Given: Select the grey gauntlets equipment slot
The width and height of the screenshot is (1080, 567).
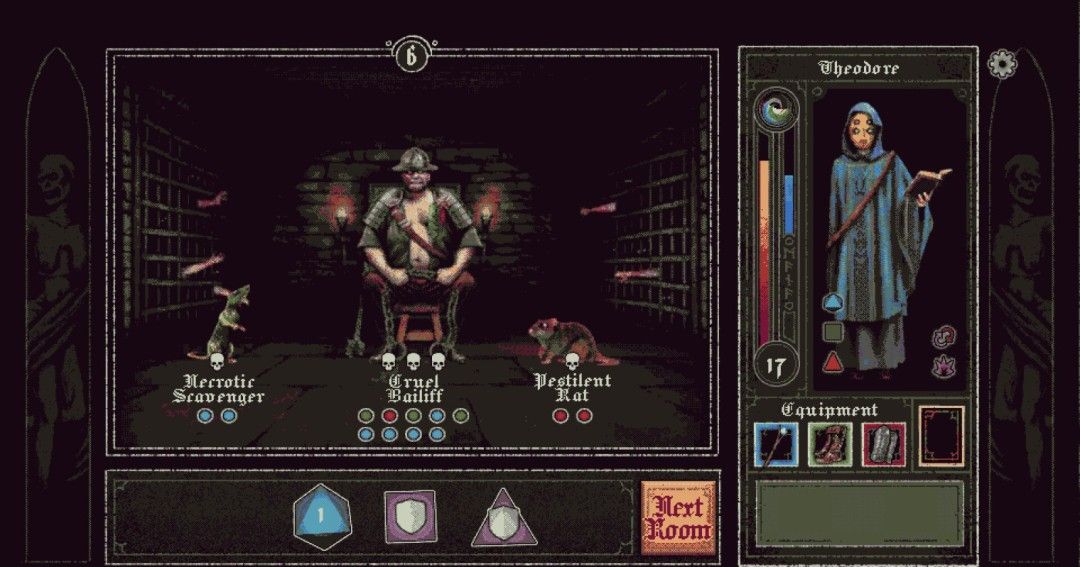Looking at the screenshot, I should pos(883,445).
